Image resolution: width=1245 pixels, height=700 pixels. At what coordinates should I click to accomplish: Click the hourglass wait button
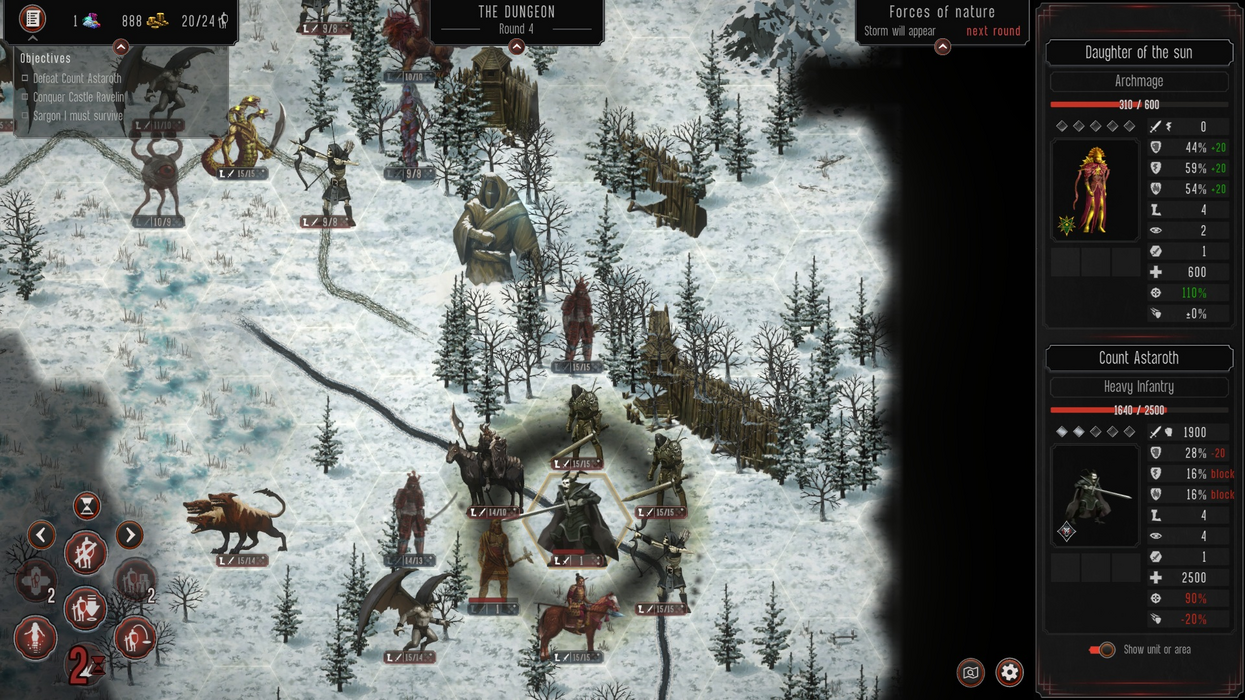[x=87, y=507]
